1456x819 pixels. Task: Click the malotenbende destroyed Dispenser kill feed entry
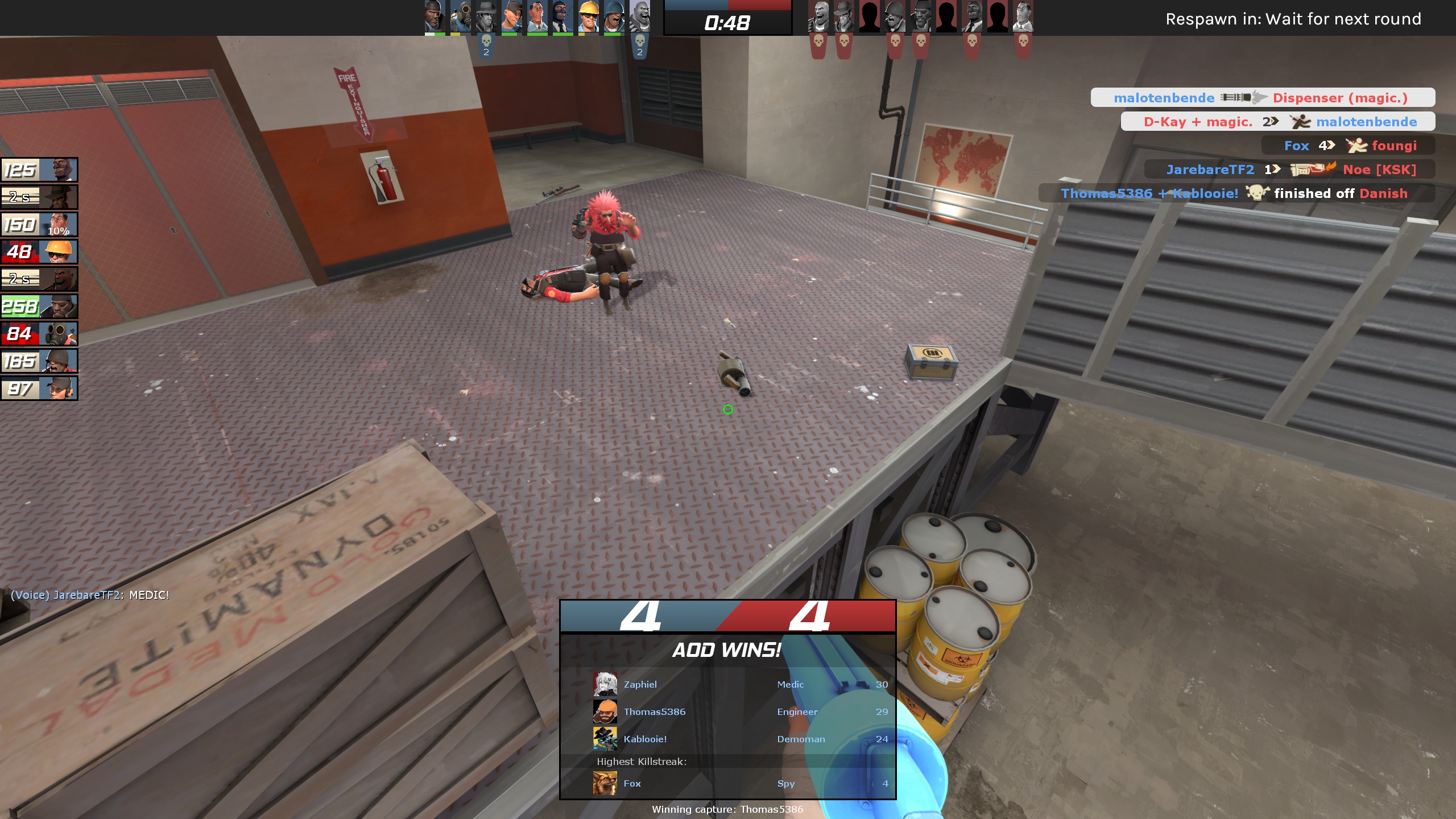tap(1263, 98)
